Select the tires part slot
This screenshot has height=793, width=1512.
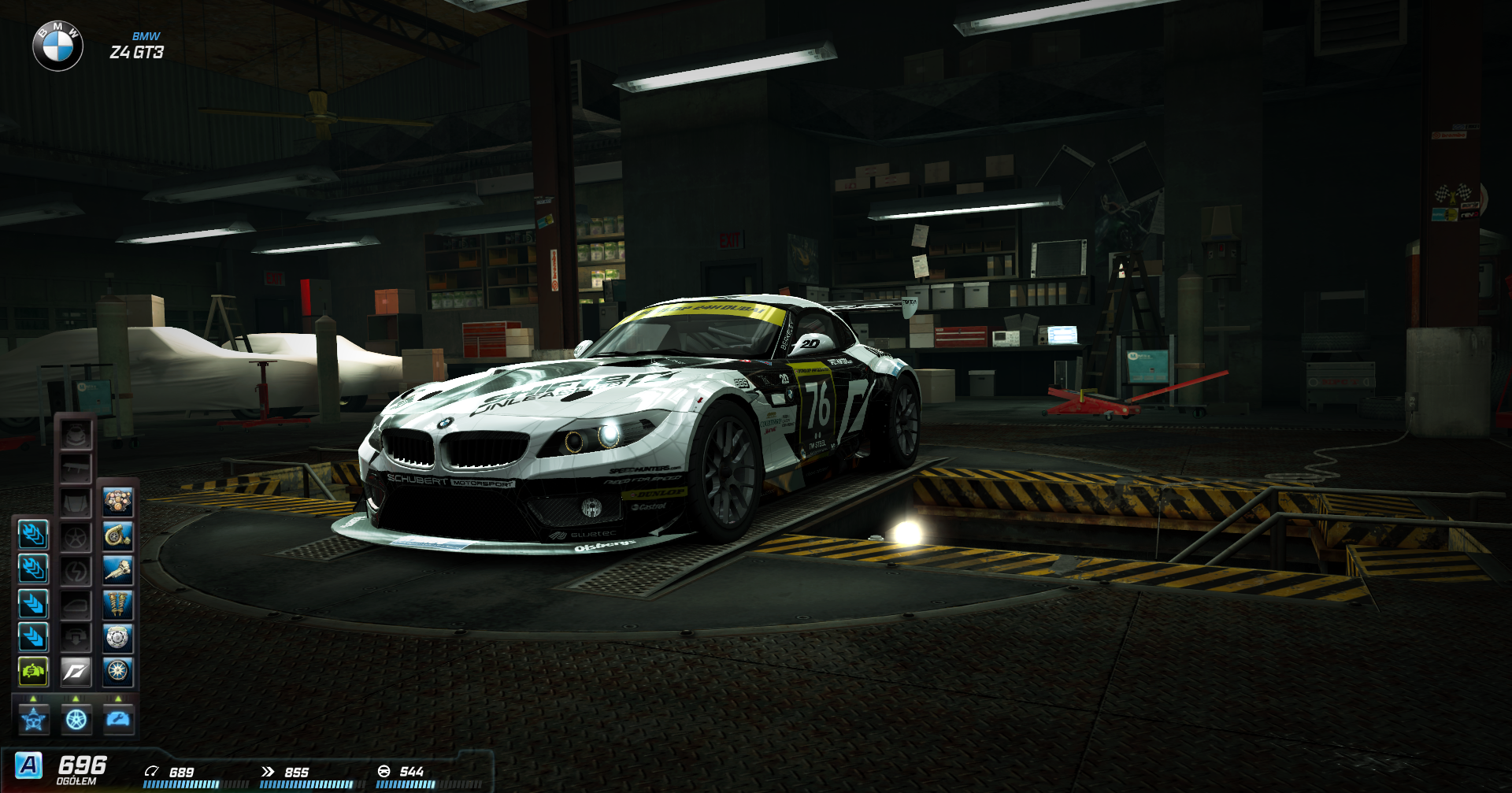click(118, 672)
